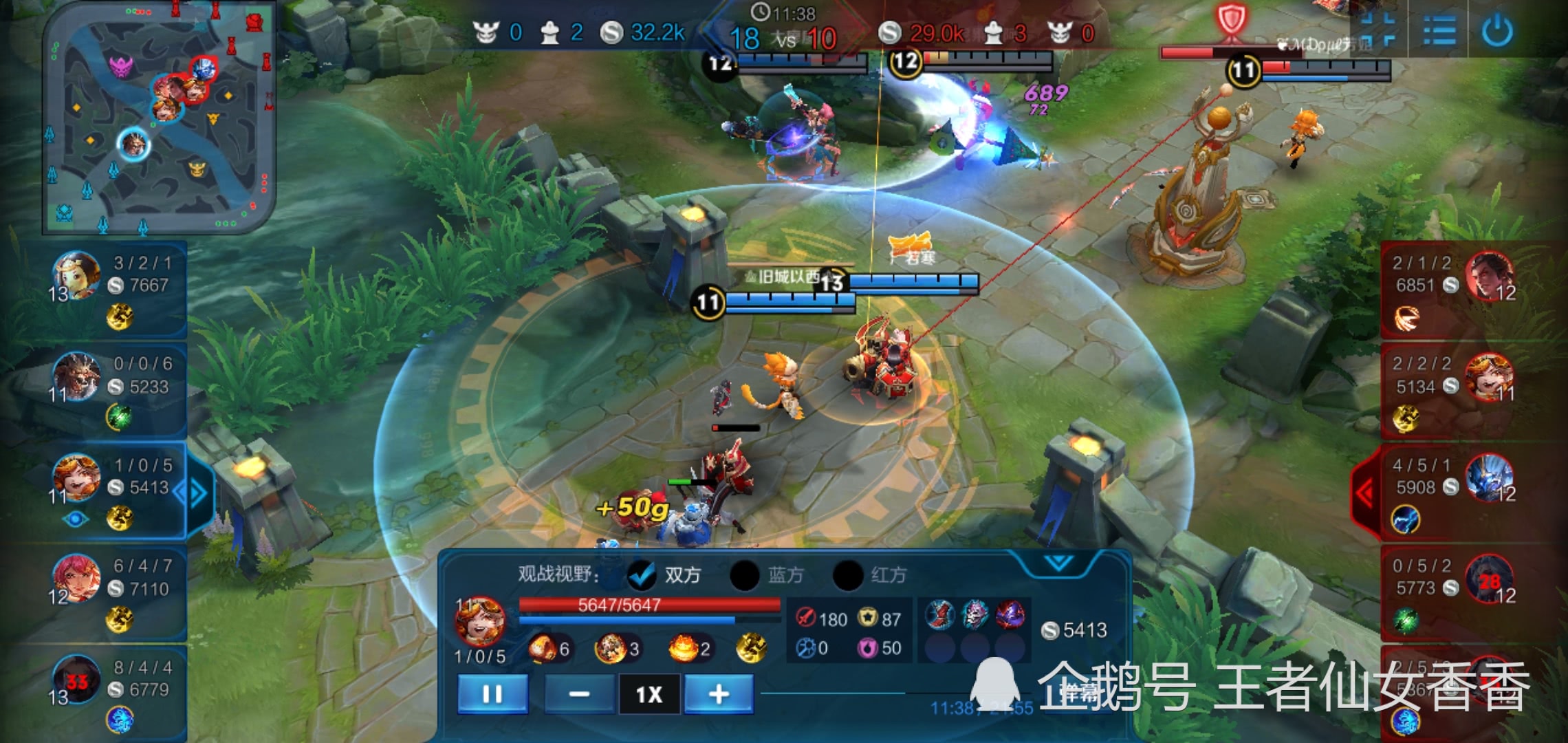Expand red team panel arrow

tap(1365, 493)
